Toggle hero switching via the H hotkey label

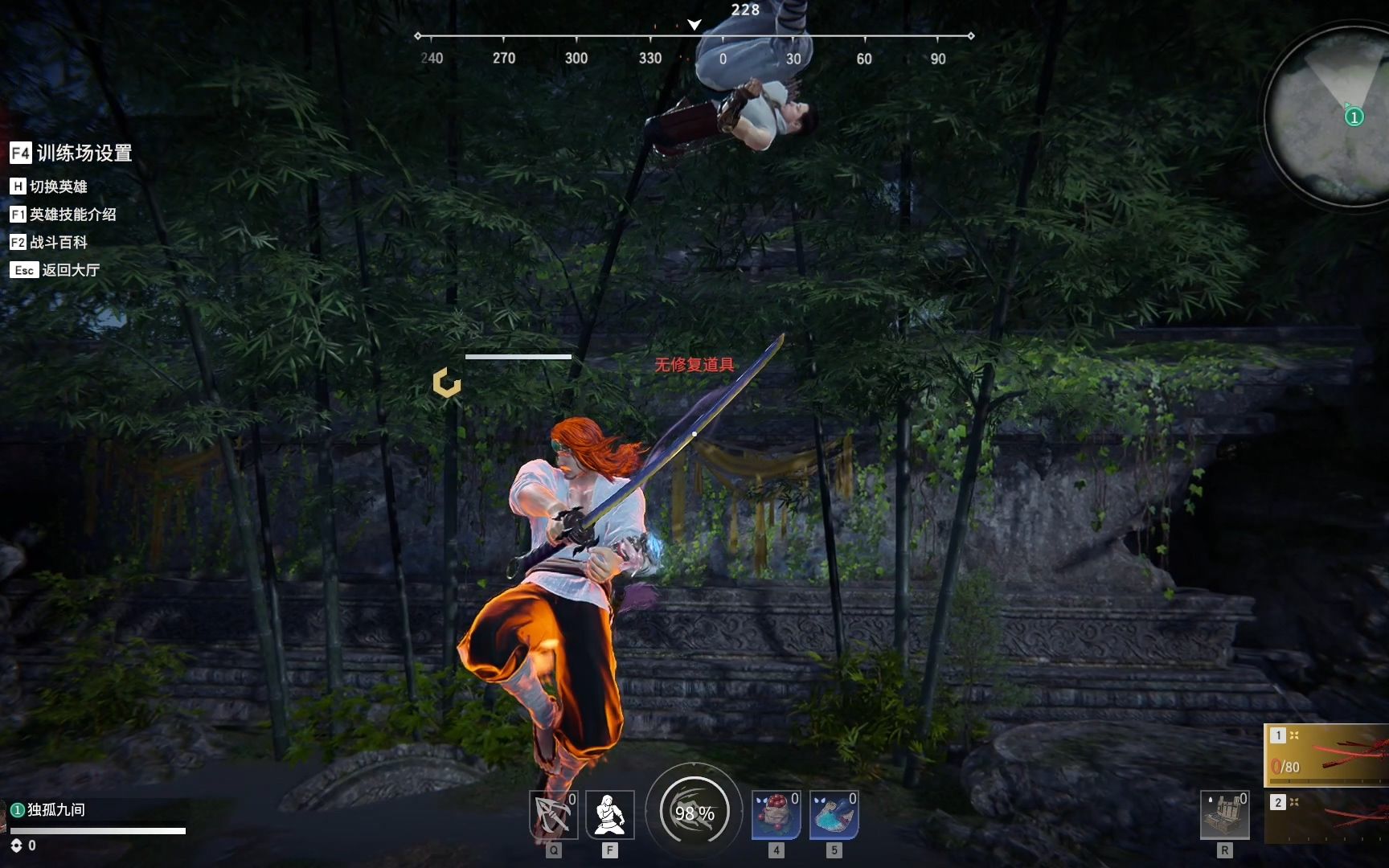(48, 186)
